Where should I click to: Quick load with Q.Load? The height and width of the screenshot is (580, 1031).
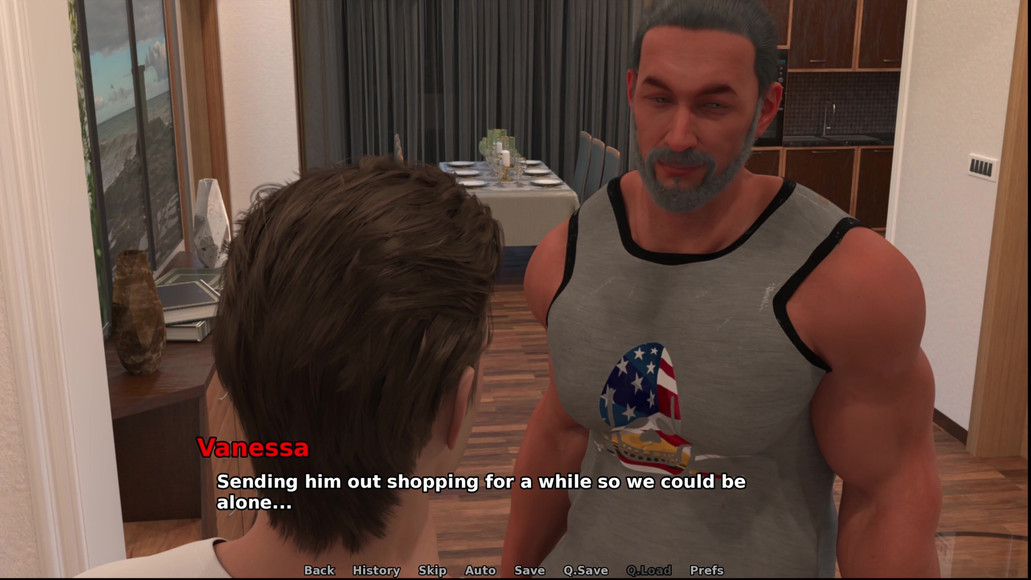click(x=648, y=570)
